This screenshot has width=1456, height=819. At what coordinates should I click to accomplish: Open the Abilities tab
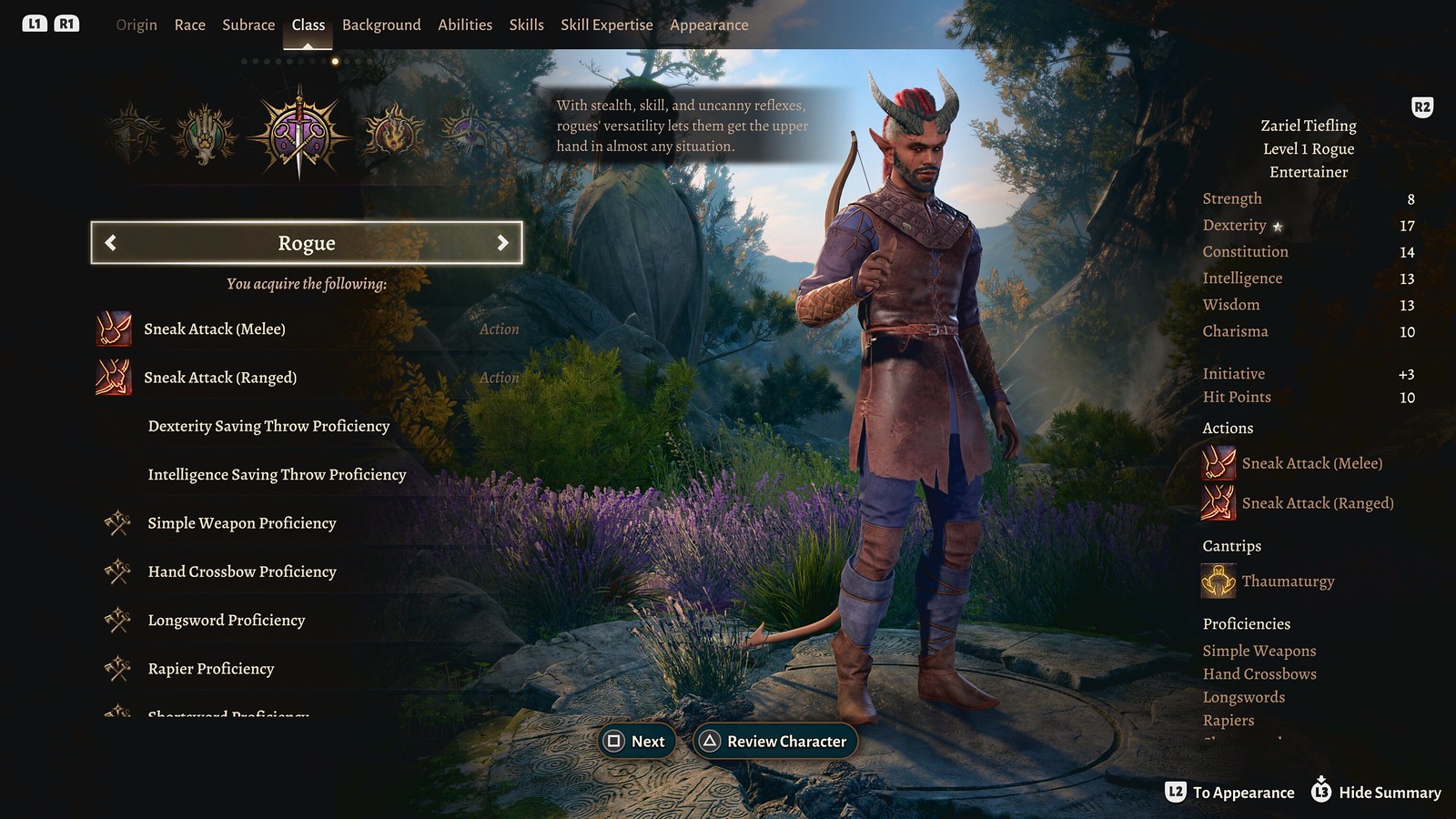(x=465, y=25)
